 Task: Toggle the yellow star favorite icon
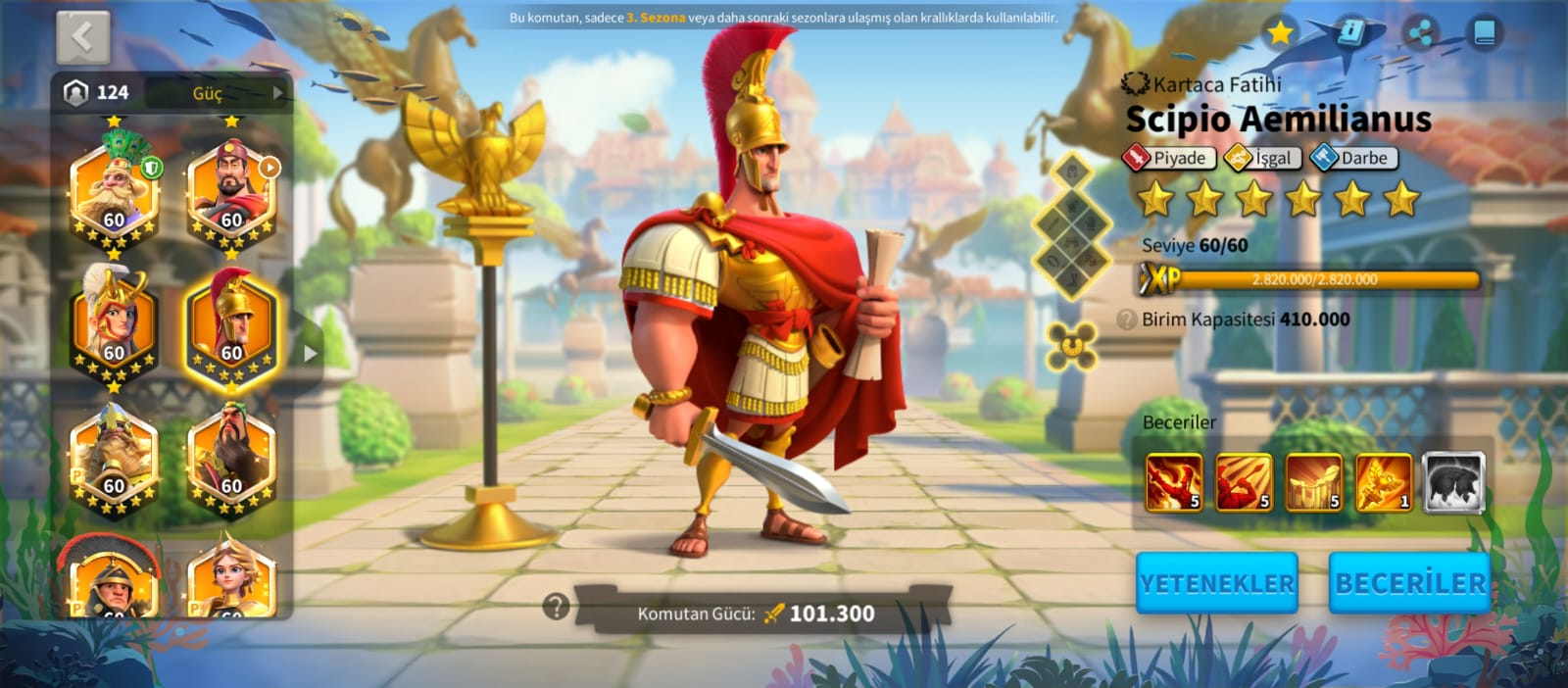(1280, 33)
